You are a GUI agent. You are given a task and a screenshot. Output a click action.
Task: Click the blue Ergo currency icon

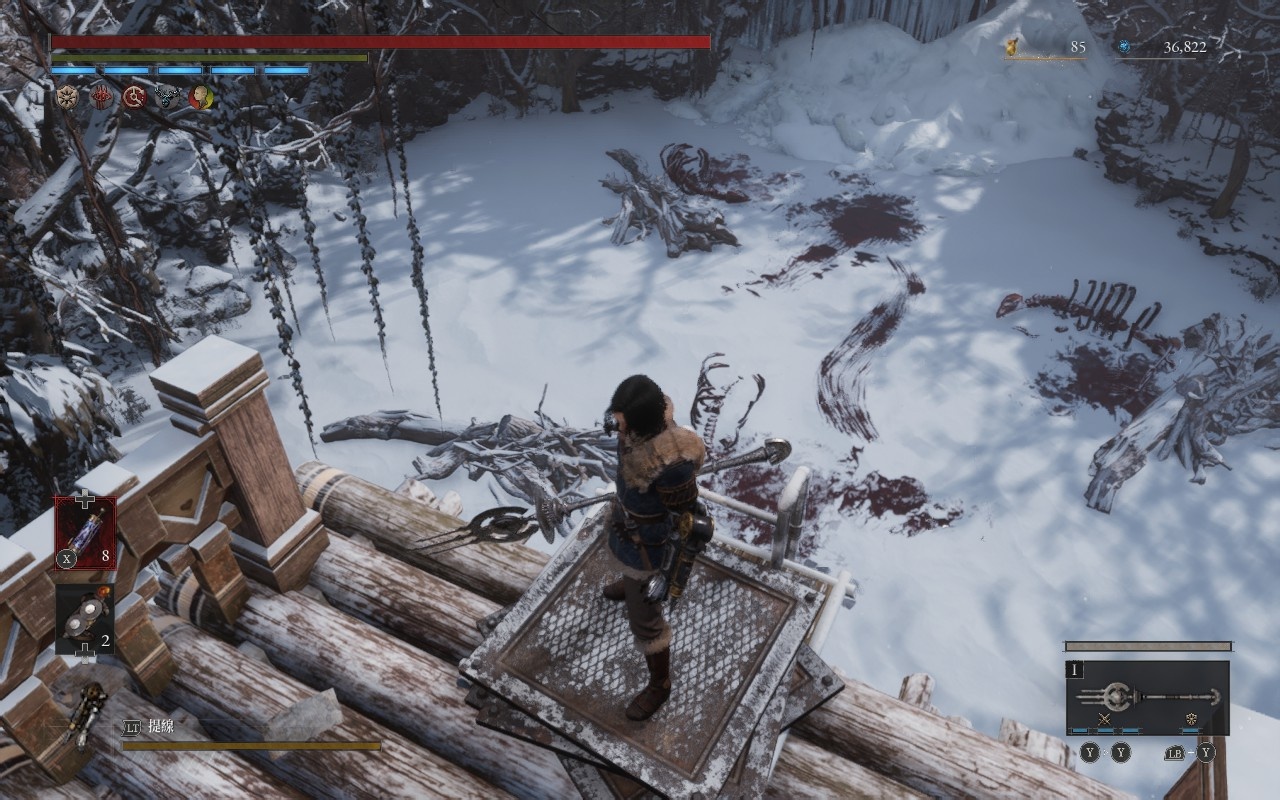1124,46
